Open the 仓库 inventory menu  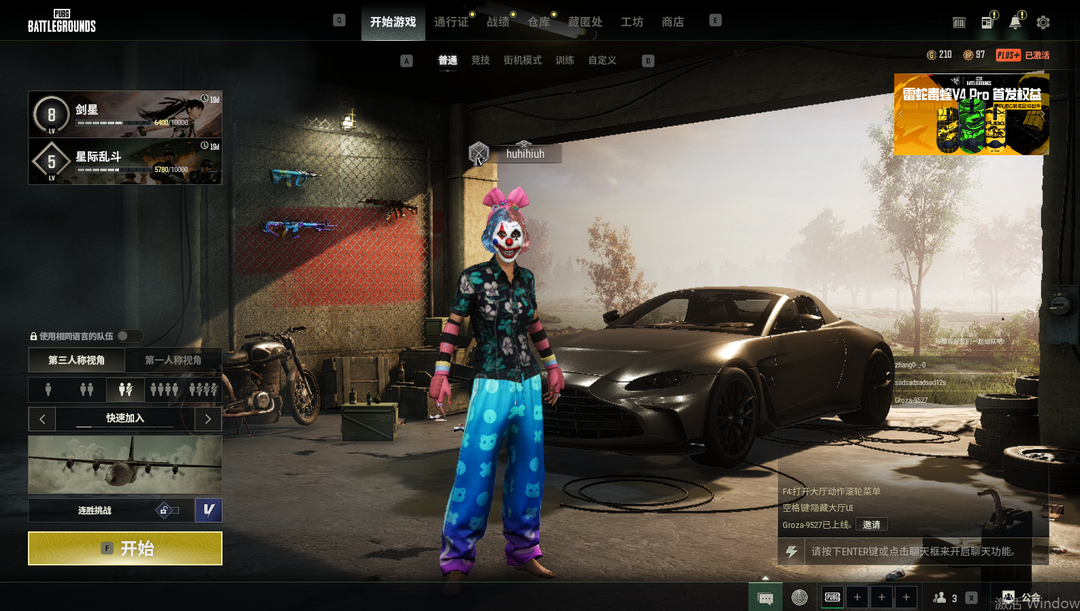coord(538,22)
